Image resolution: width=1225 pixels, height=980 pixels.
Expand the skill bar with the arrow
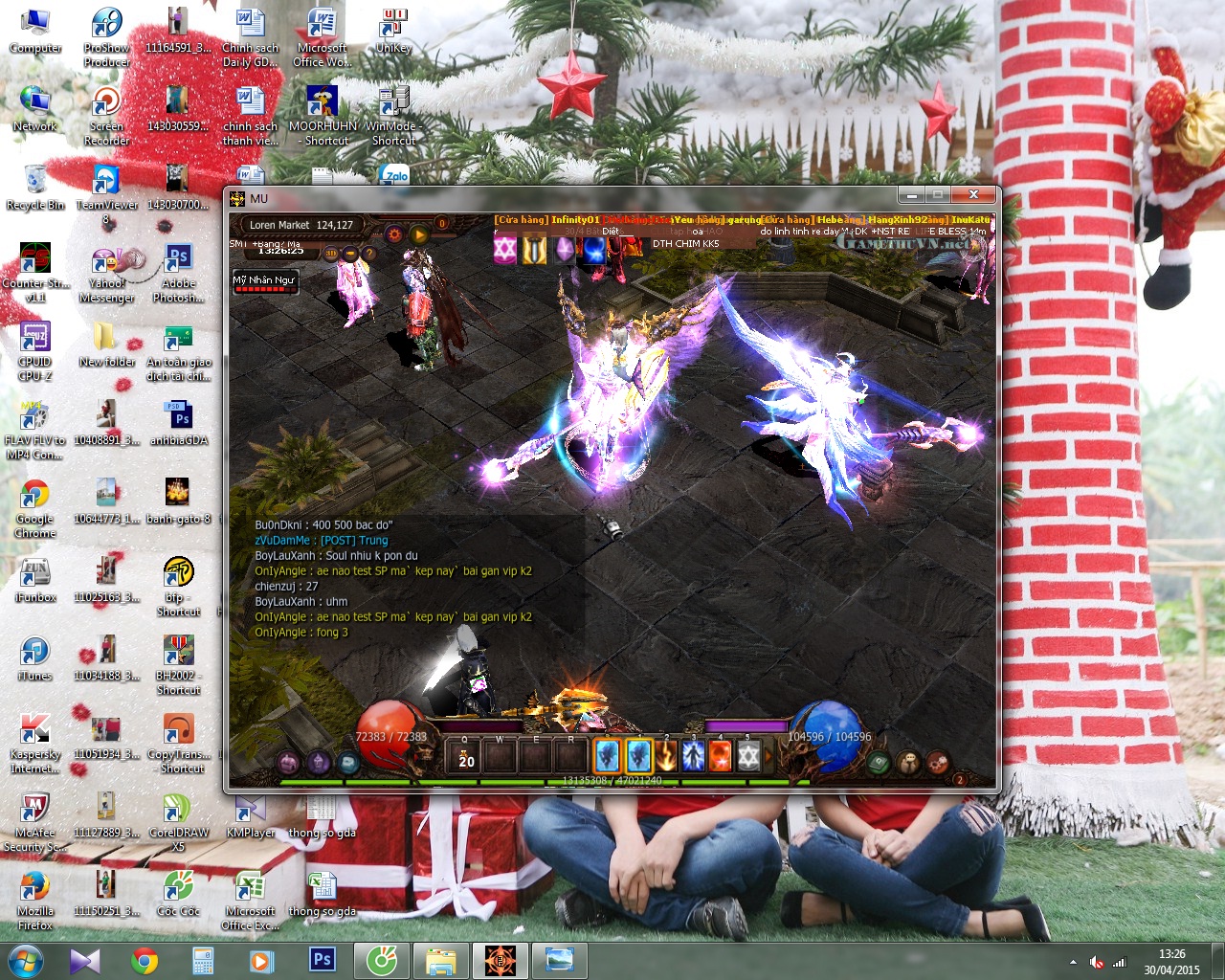coord(768,756)
